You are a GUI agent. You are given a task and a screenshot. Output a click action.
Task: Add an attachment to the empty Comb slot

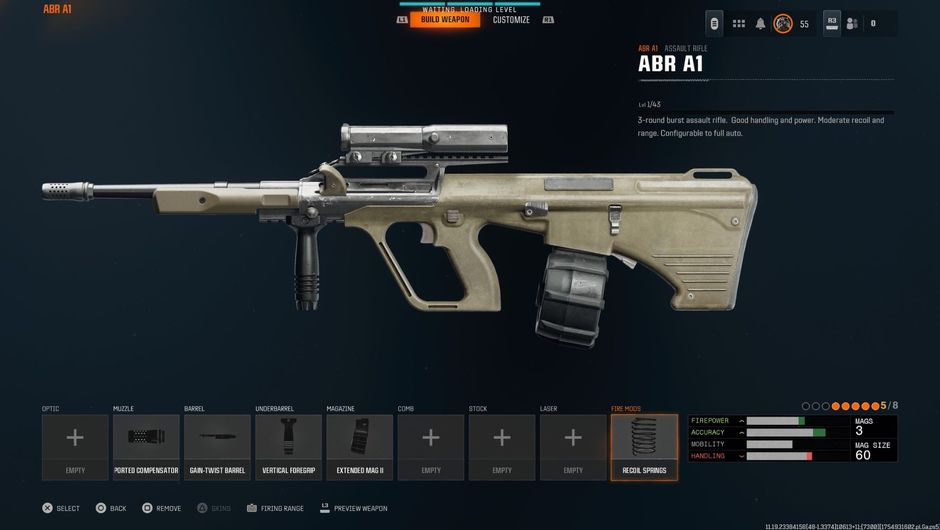pyautogui.click(x=431, y=447)
